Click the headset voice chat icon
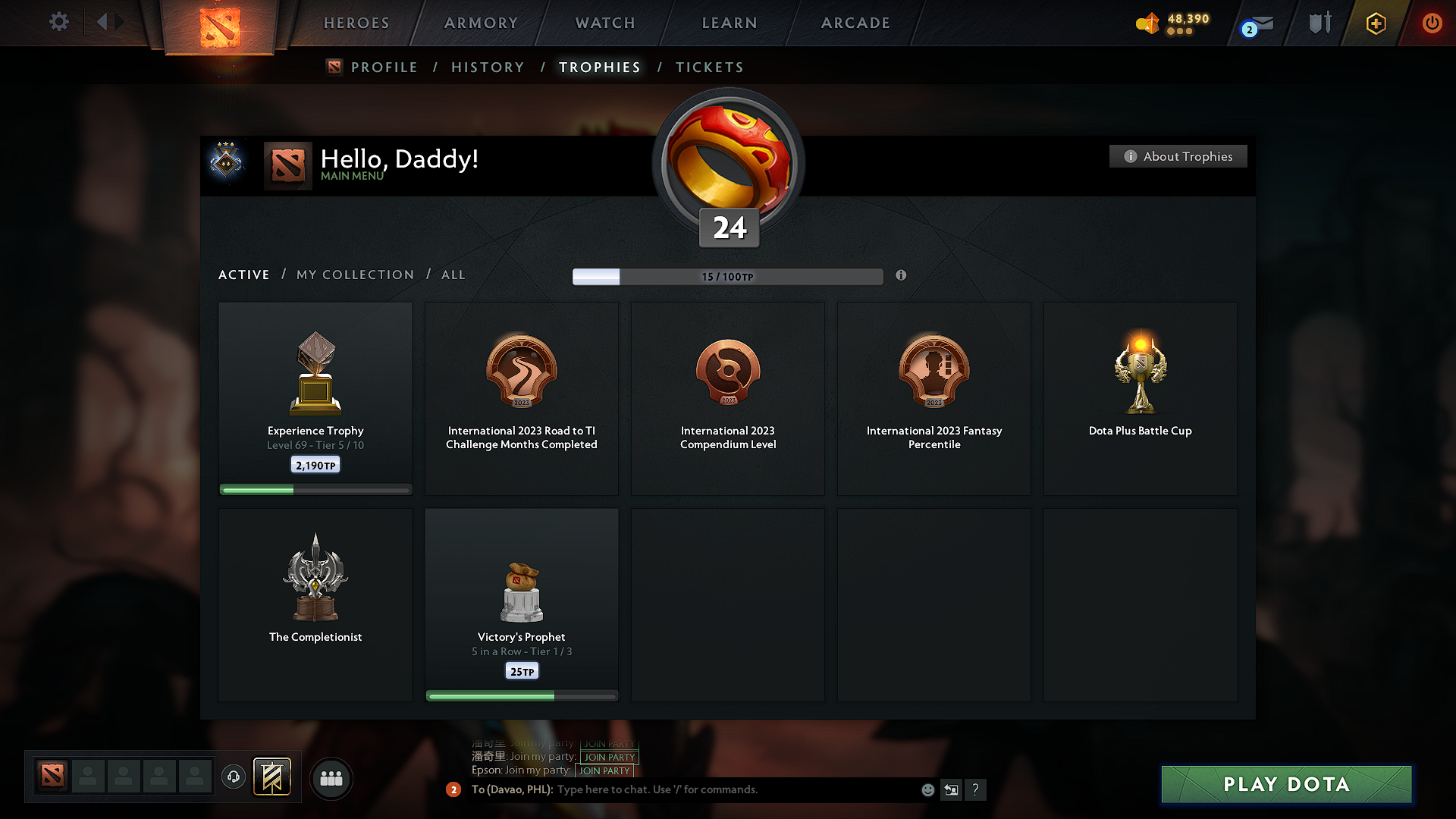1456x819 pixels. [x=233, y=778]
